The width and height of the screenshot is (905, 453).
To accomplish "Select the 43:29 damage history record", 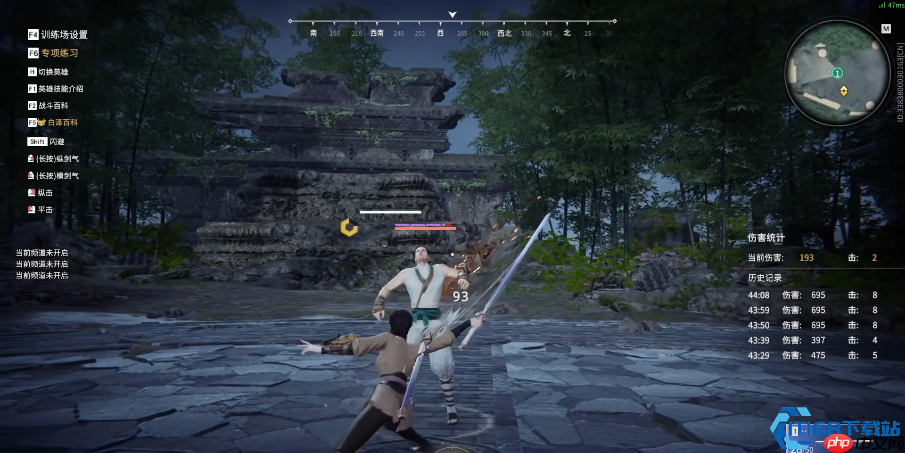I will (814, 355).
